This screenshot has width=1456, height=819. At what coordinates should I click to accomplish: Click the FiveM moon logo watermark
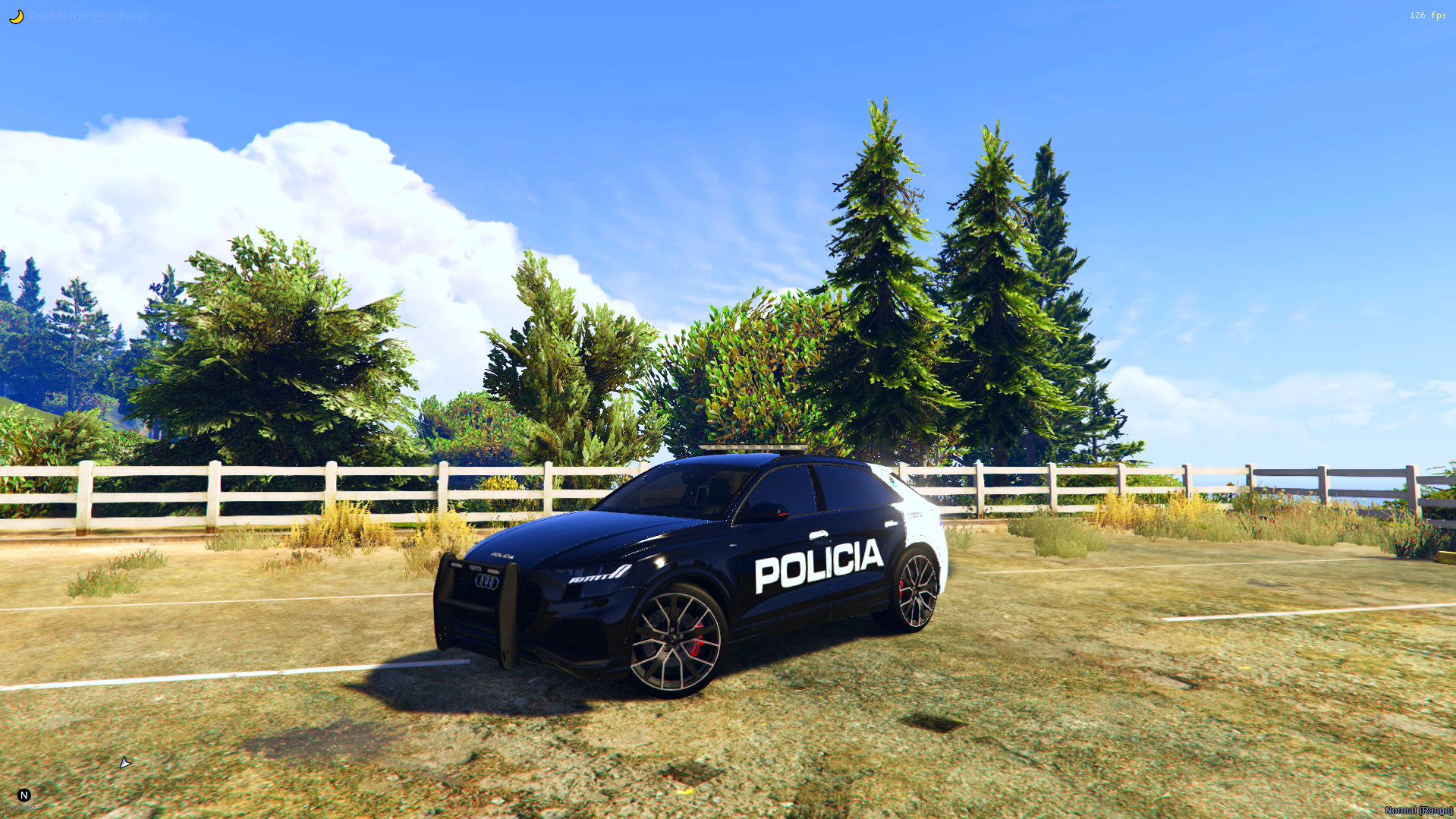(16, 17)
